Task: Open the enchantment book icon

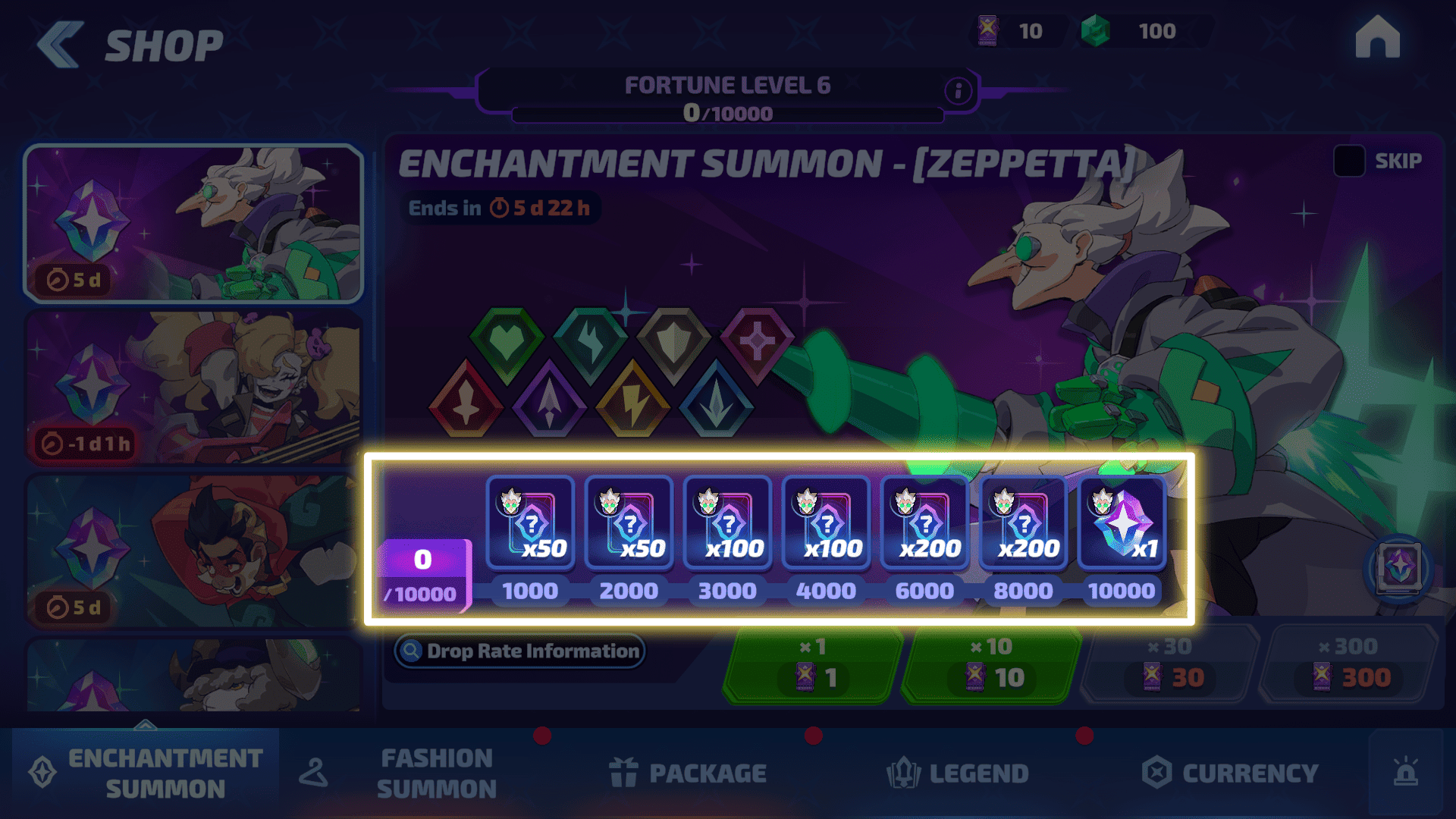Action: (1399, 567)
